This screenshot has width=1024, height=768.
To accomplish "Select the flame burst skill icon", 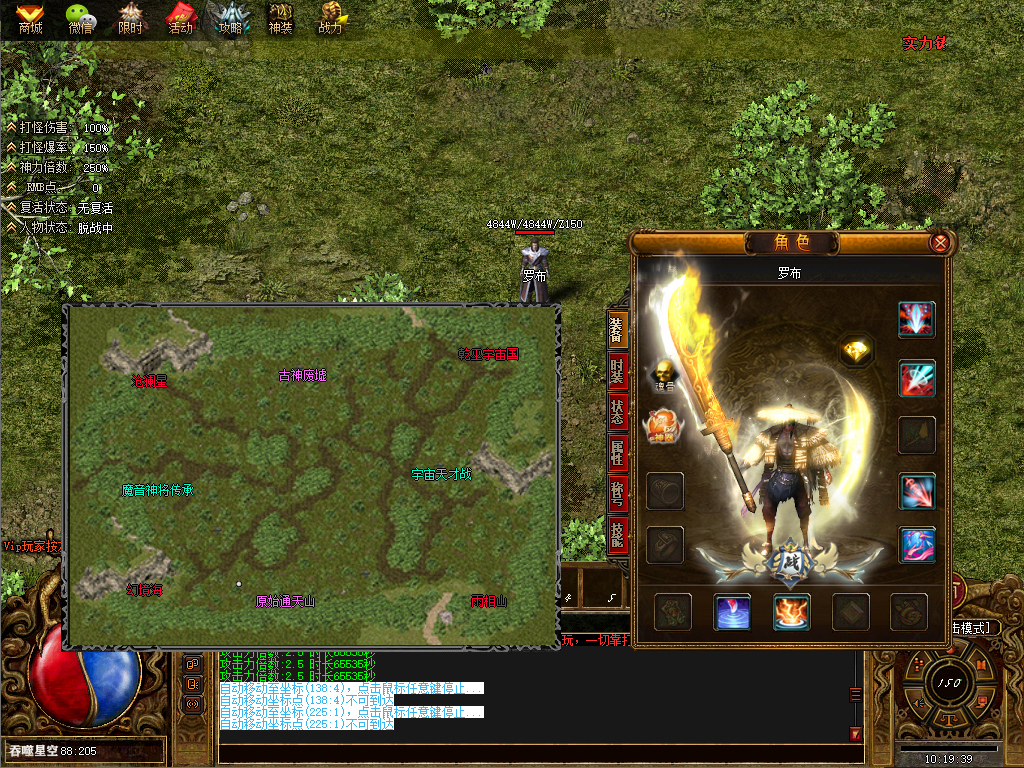I will tap(791, 611).
